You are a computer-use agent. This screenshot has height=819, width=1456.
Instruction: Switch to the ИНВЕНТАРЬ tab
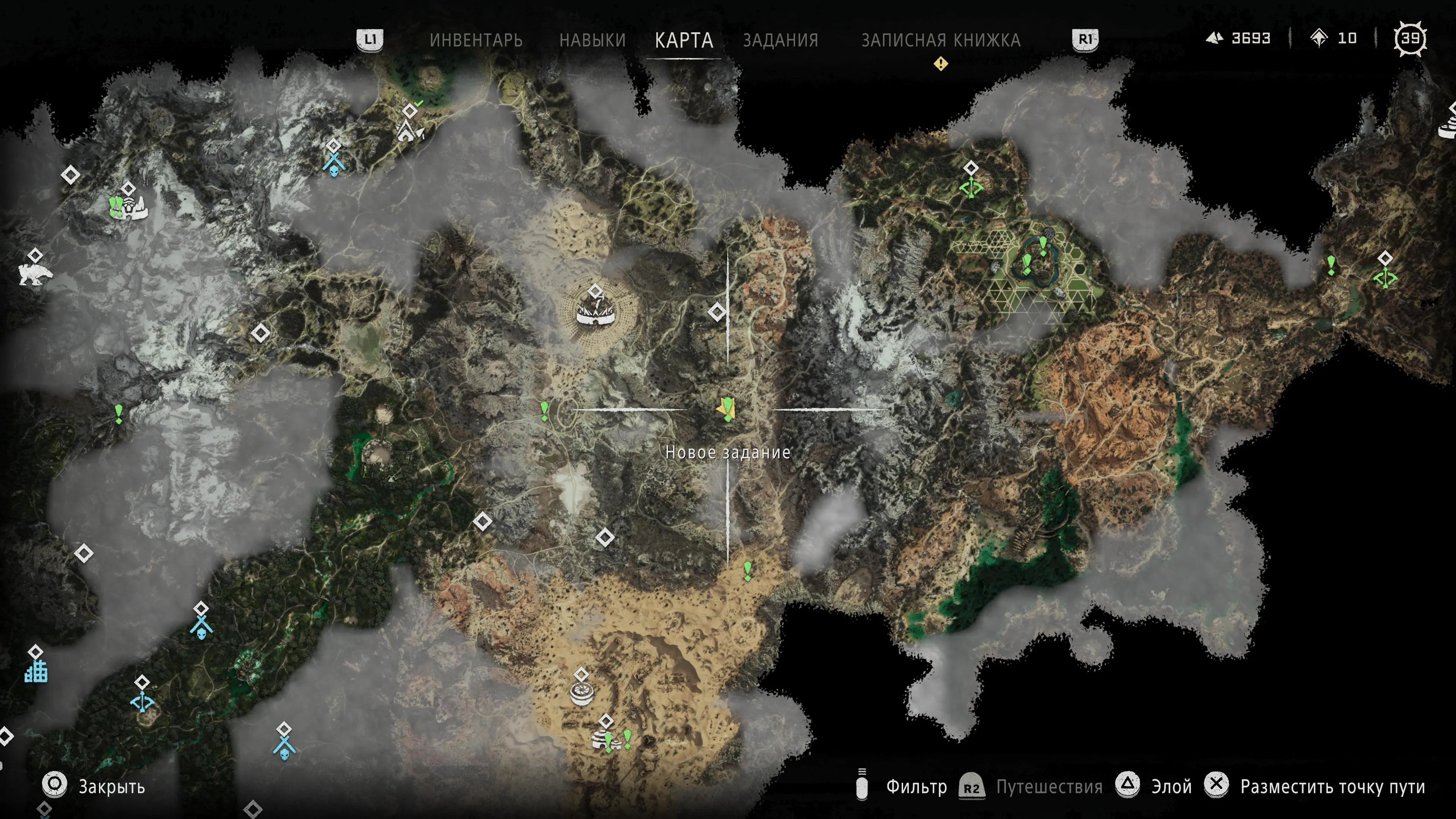pos(476,40)
